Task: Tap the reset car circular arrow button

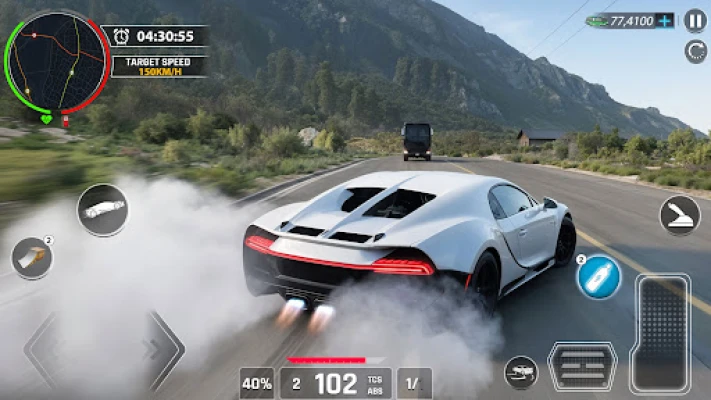Action: click(695, 50)
